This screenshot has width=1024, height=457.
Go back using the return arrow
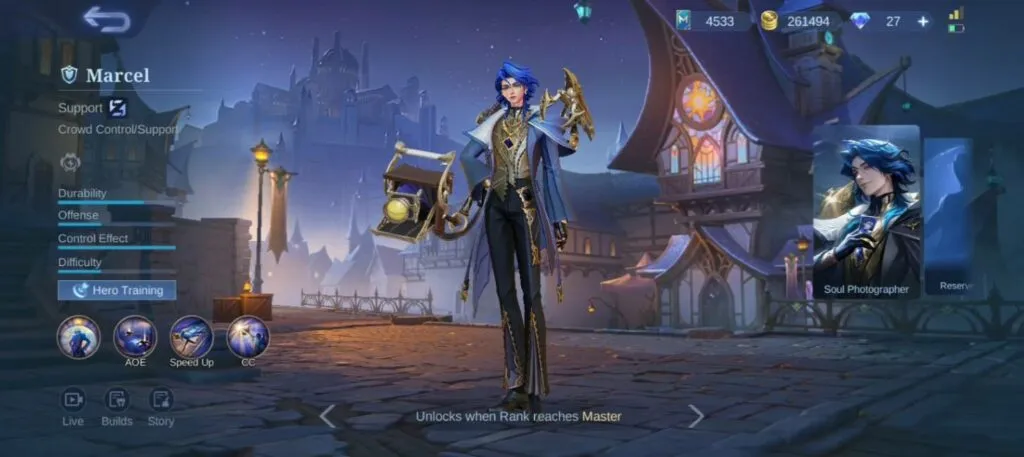pyautogui.click(x=106, y=20)
